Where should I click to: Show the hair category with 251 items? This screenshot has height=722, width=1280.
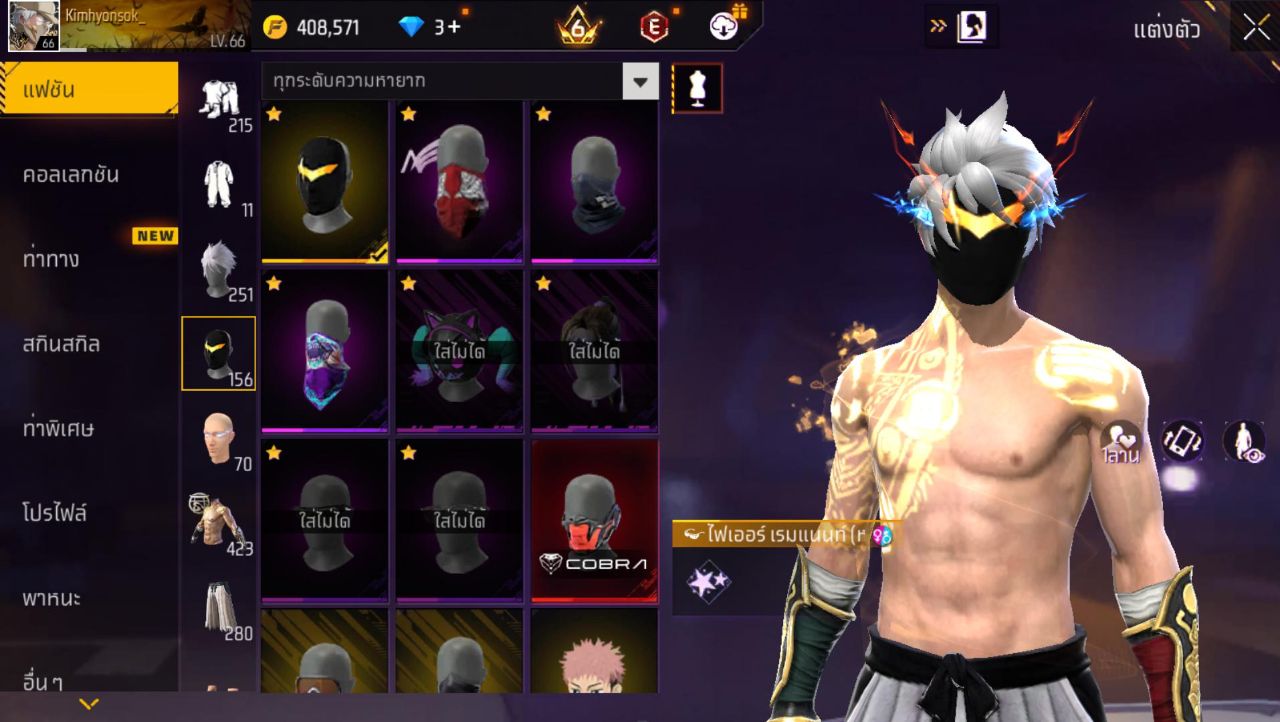tap(218, 270)
